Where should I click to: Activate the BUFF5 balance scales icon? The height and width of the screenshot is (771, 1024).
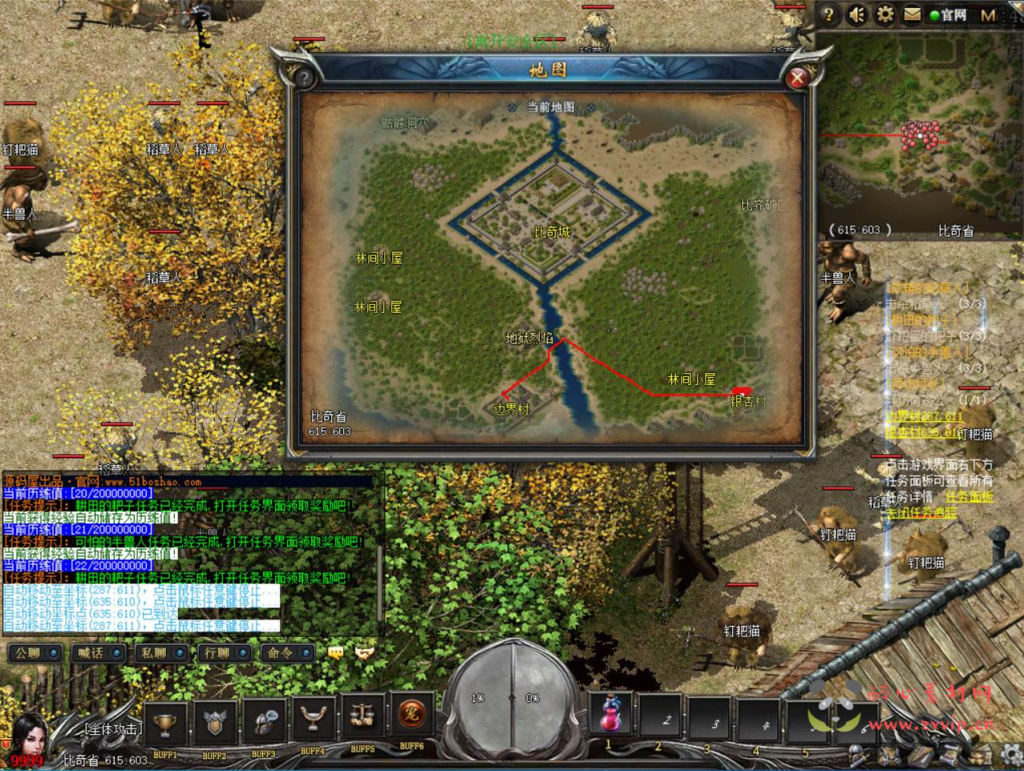point(362,717)
